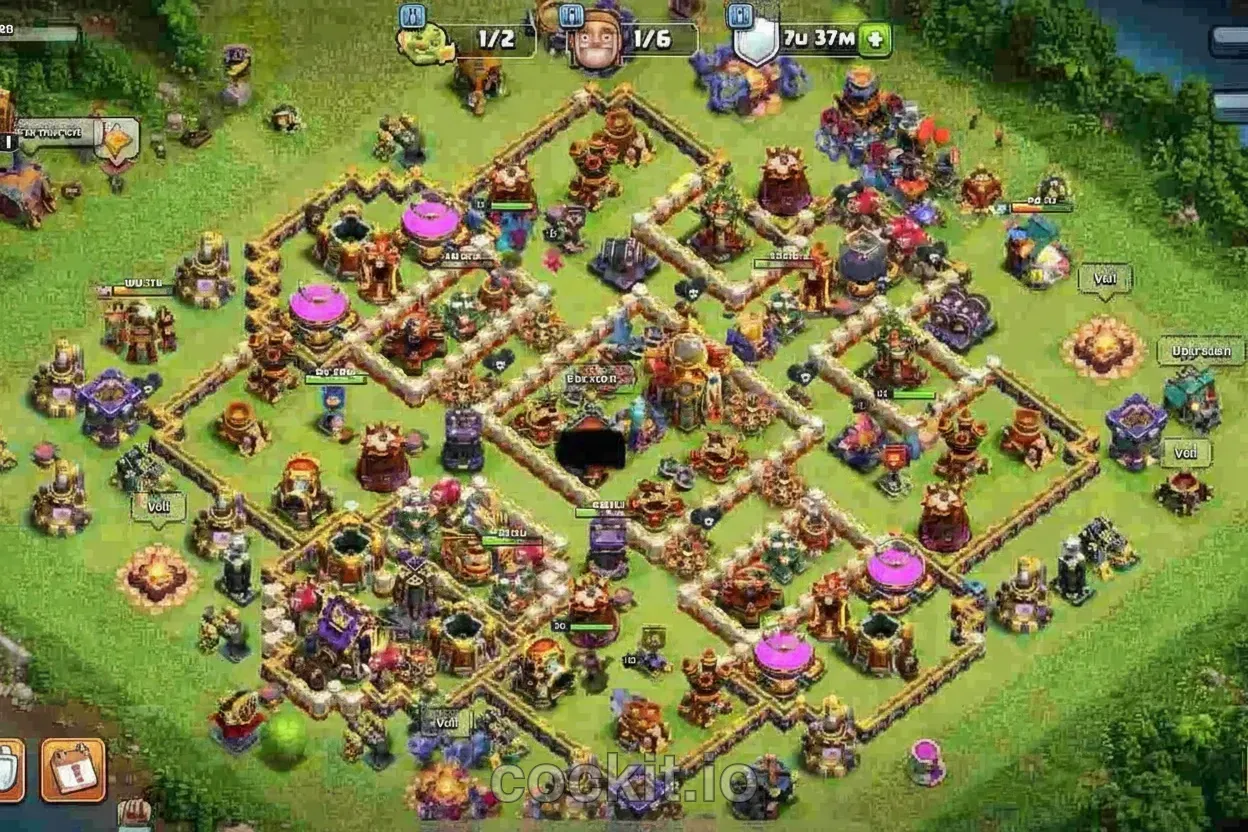This screenshot has width=1248, height=832.
Task: Tap the gold diamond badge icon
Action: click(117, 139)
